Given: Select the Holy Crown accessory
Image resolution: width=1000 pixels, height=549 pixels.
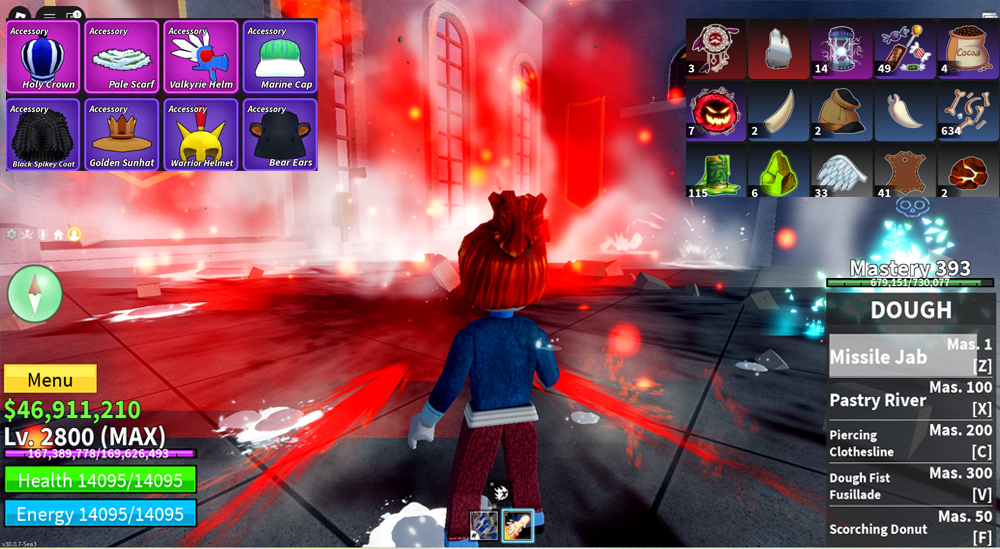Looking at the screenshot, I should click(43, 58).
